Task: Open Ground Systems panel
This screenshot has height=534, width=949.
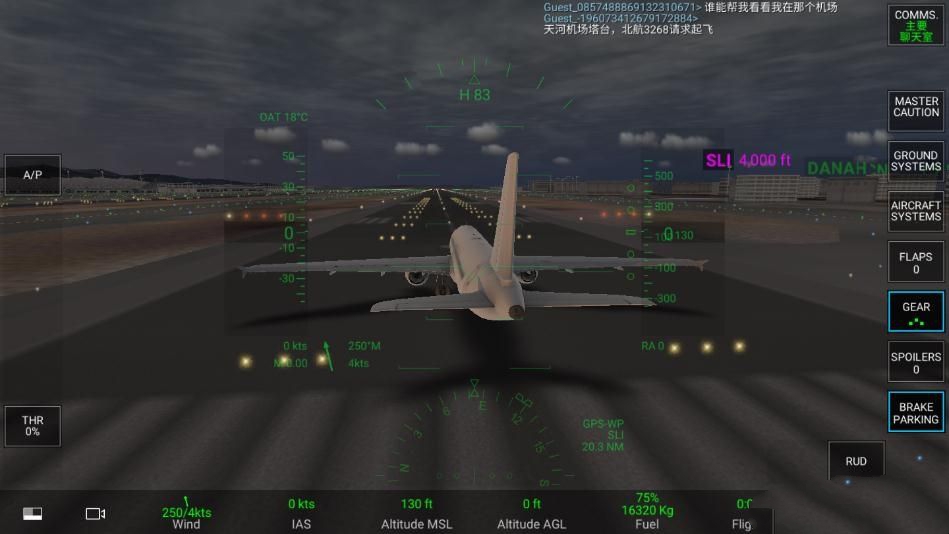Action: (x=916, y=161)
